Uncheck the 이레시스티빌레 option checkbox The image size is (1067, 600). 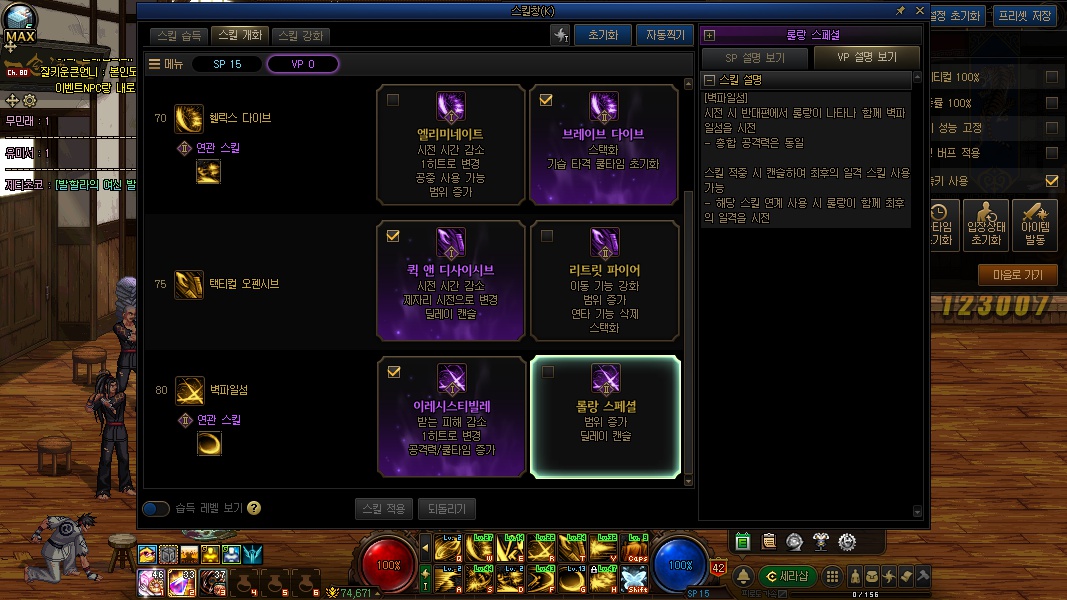(x=393, y=372)
